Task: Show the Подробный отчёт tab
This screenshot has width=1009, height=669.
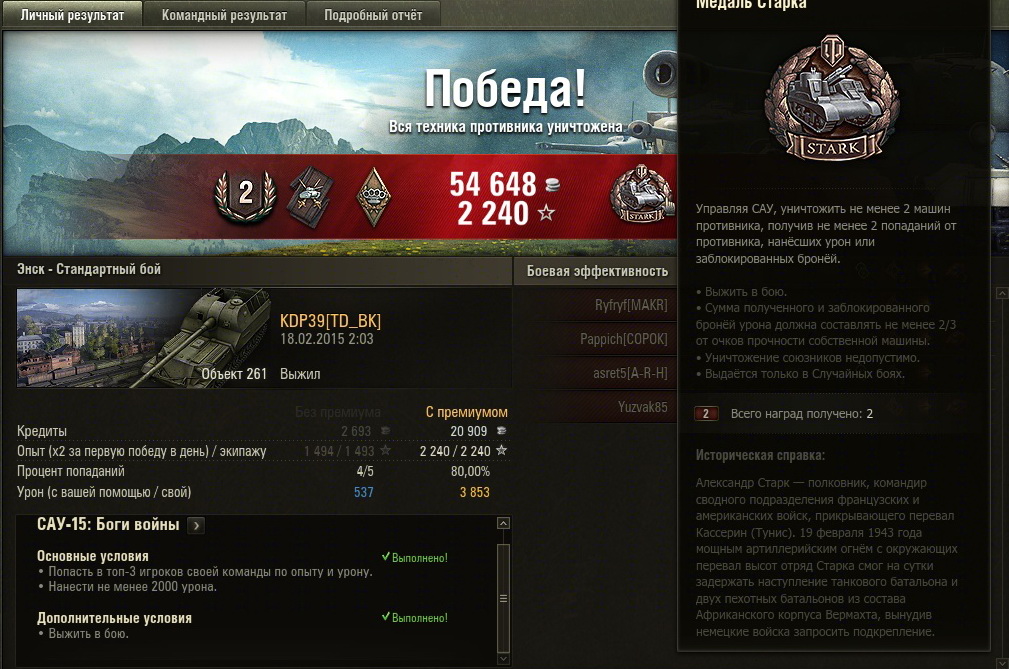Action: click(x=373, y=15)
